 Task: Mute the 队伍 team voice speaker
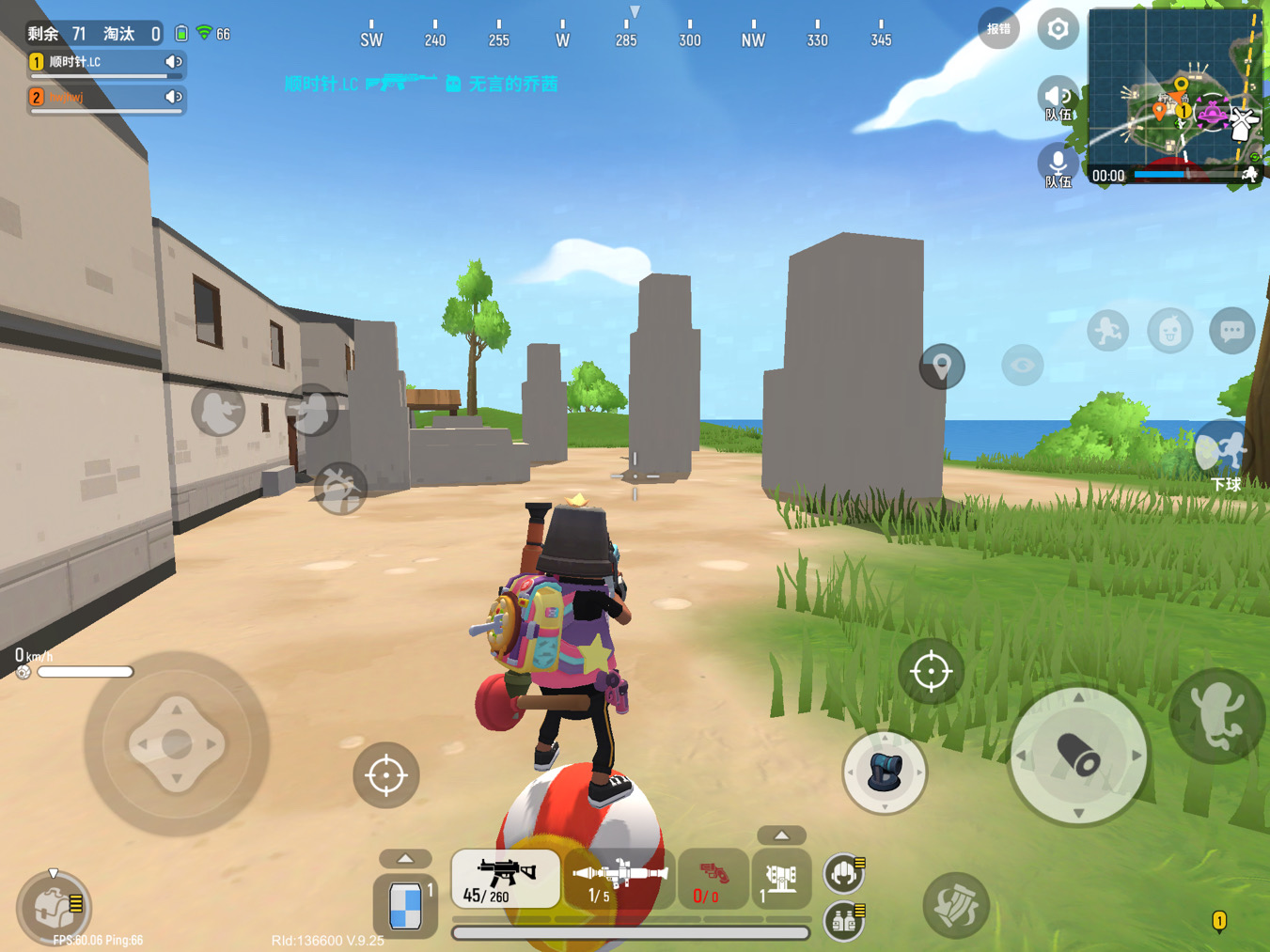click(x=1058, y=95)
